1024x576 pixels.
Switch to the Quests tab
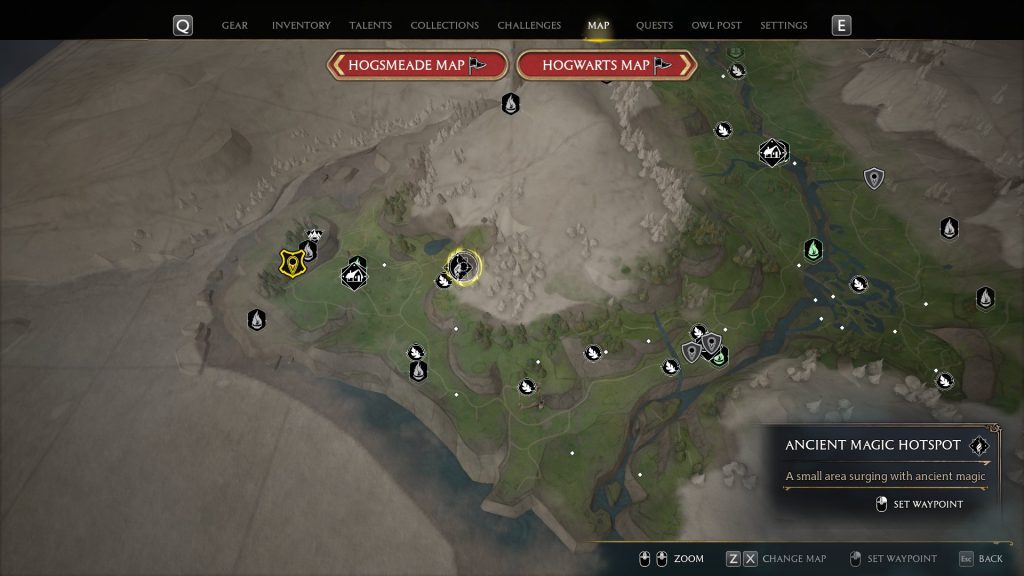coord(654,25)
